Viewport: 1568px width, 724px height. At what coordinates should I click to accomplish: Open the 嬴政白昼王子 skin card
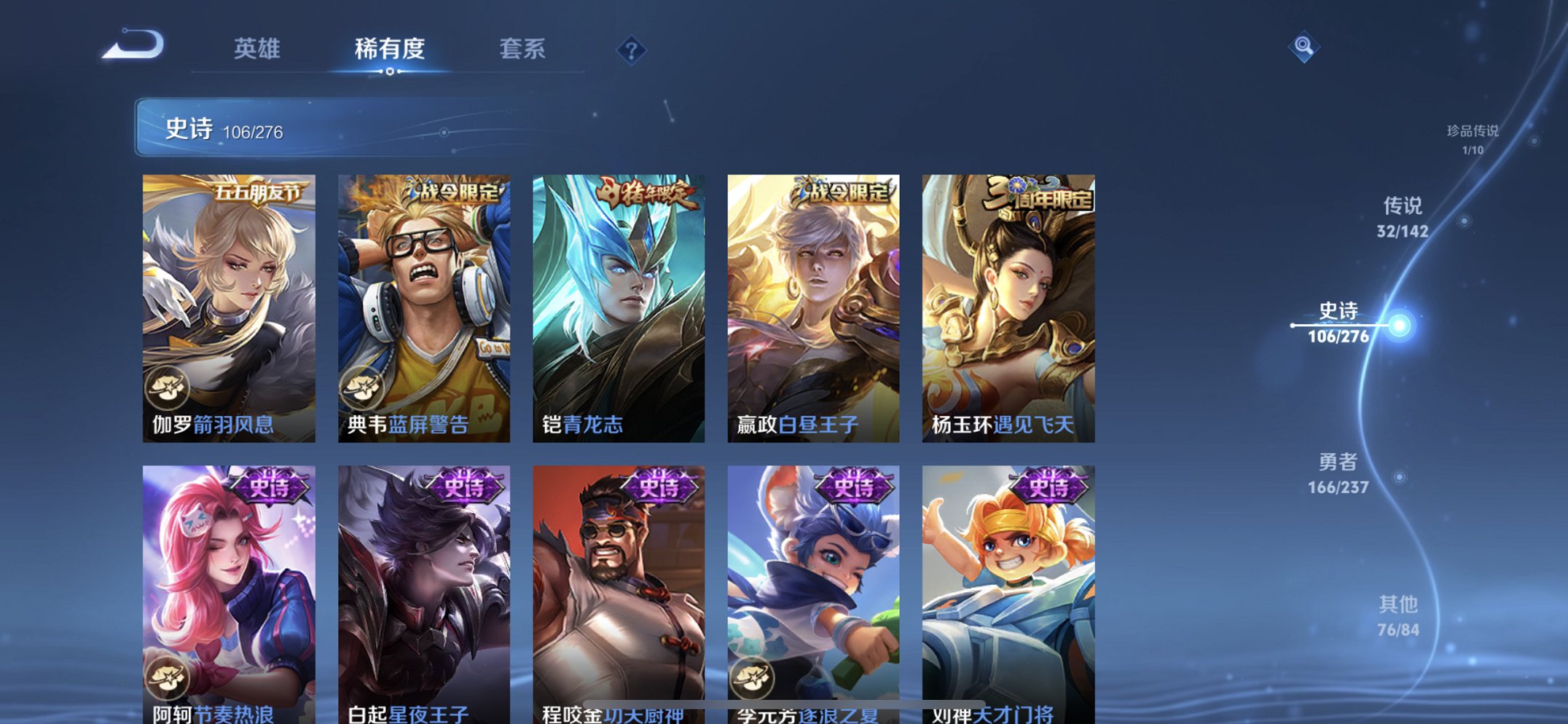812,306
